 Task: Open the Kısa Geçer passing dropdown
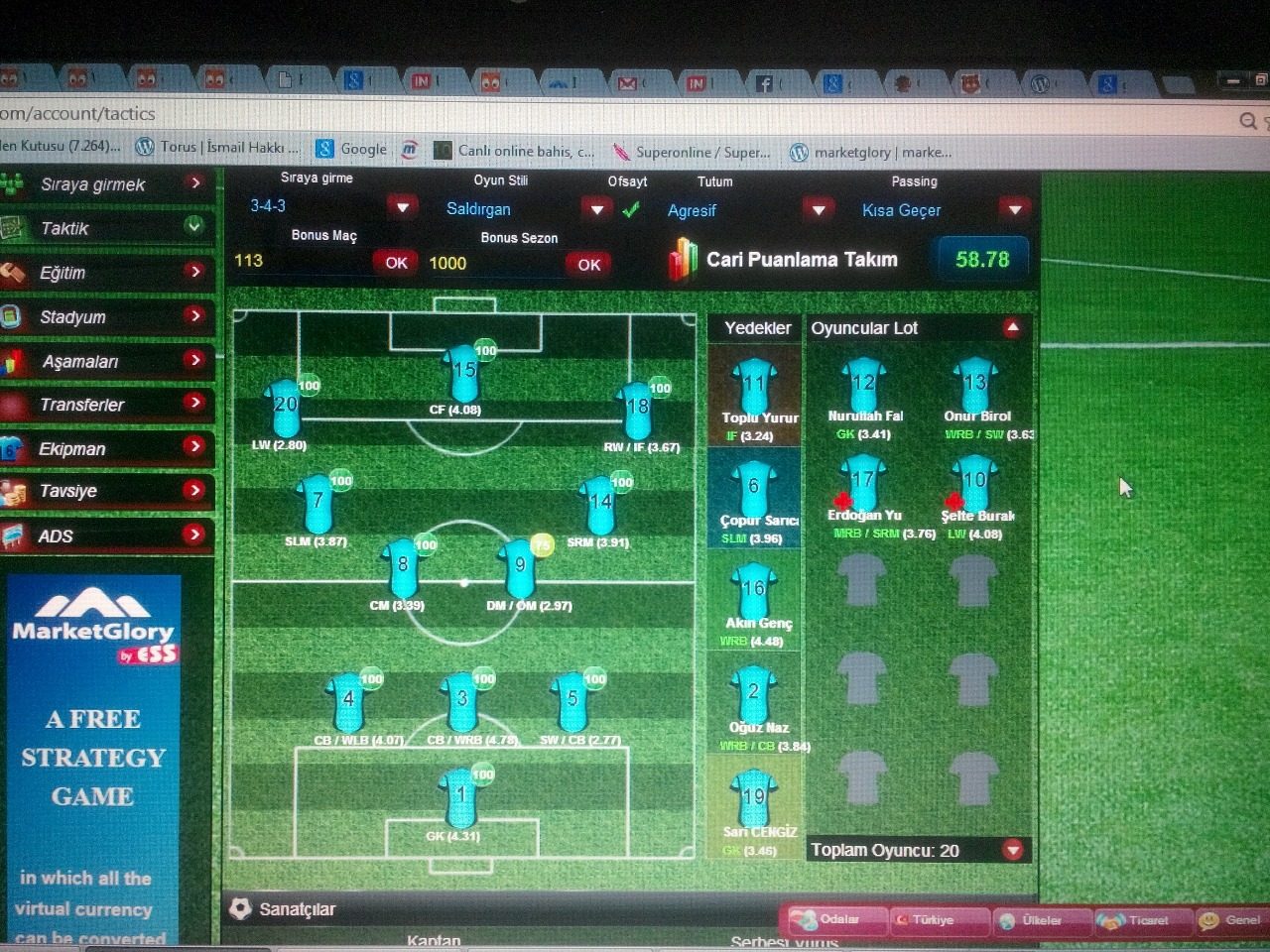click(x=1013, y=210)
